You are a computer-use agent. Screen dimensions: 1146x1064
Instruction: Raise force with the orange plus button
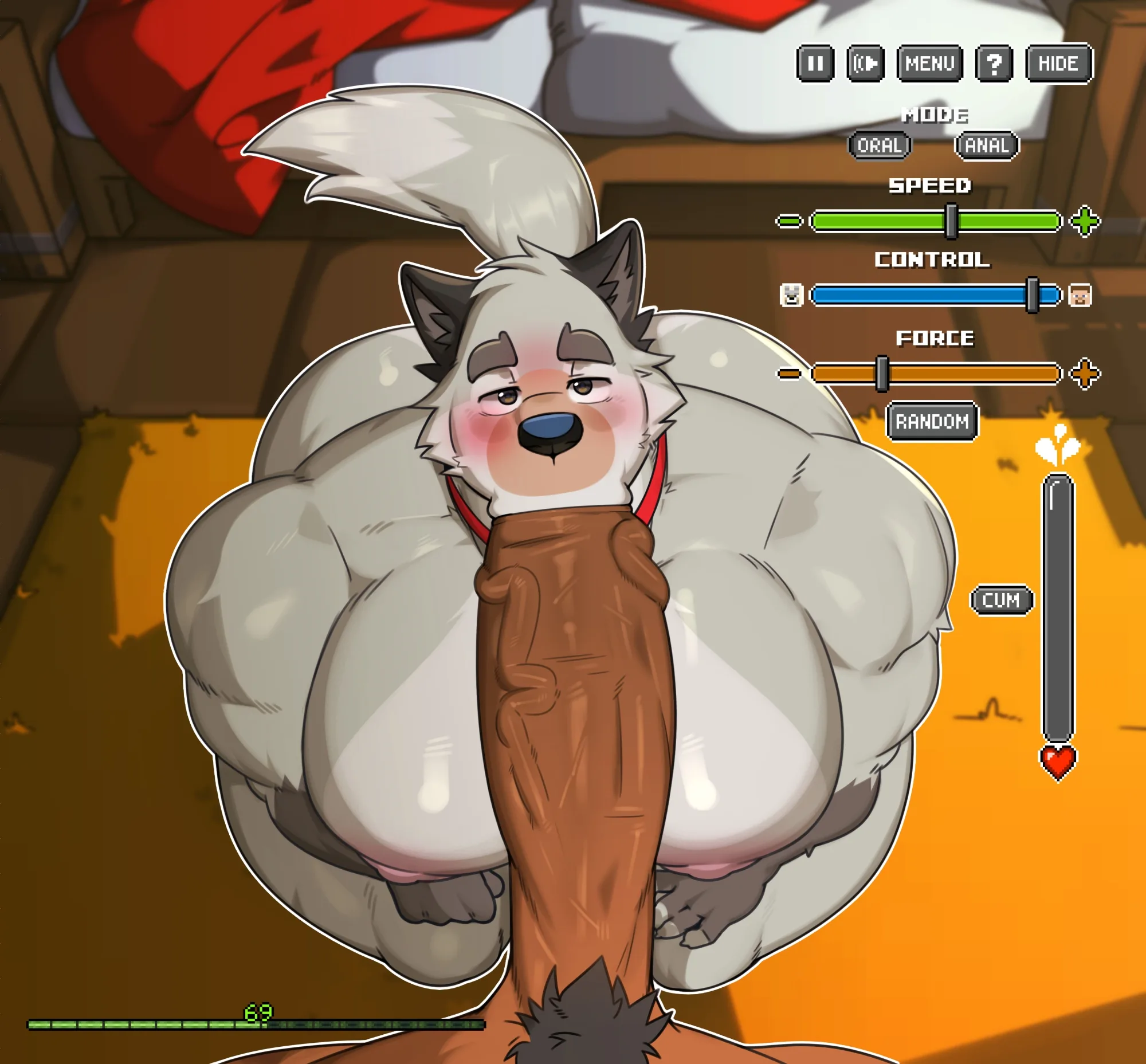tap(1085, 374)
